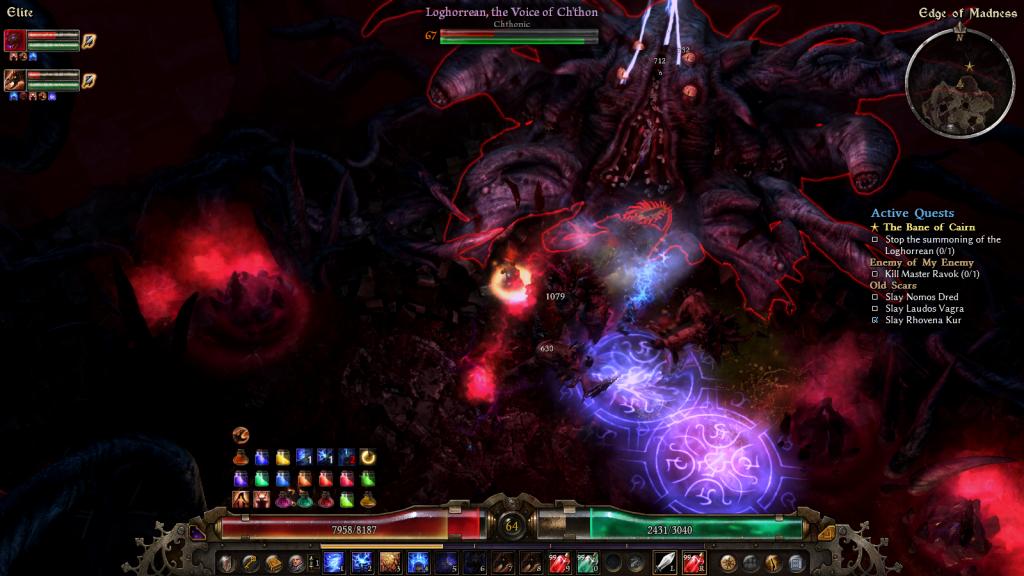The height and width of the screenshot is (576, 1024).
Task: Select the red pet portrait
Action: click(15, 40)
